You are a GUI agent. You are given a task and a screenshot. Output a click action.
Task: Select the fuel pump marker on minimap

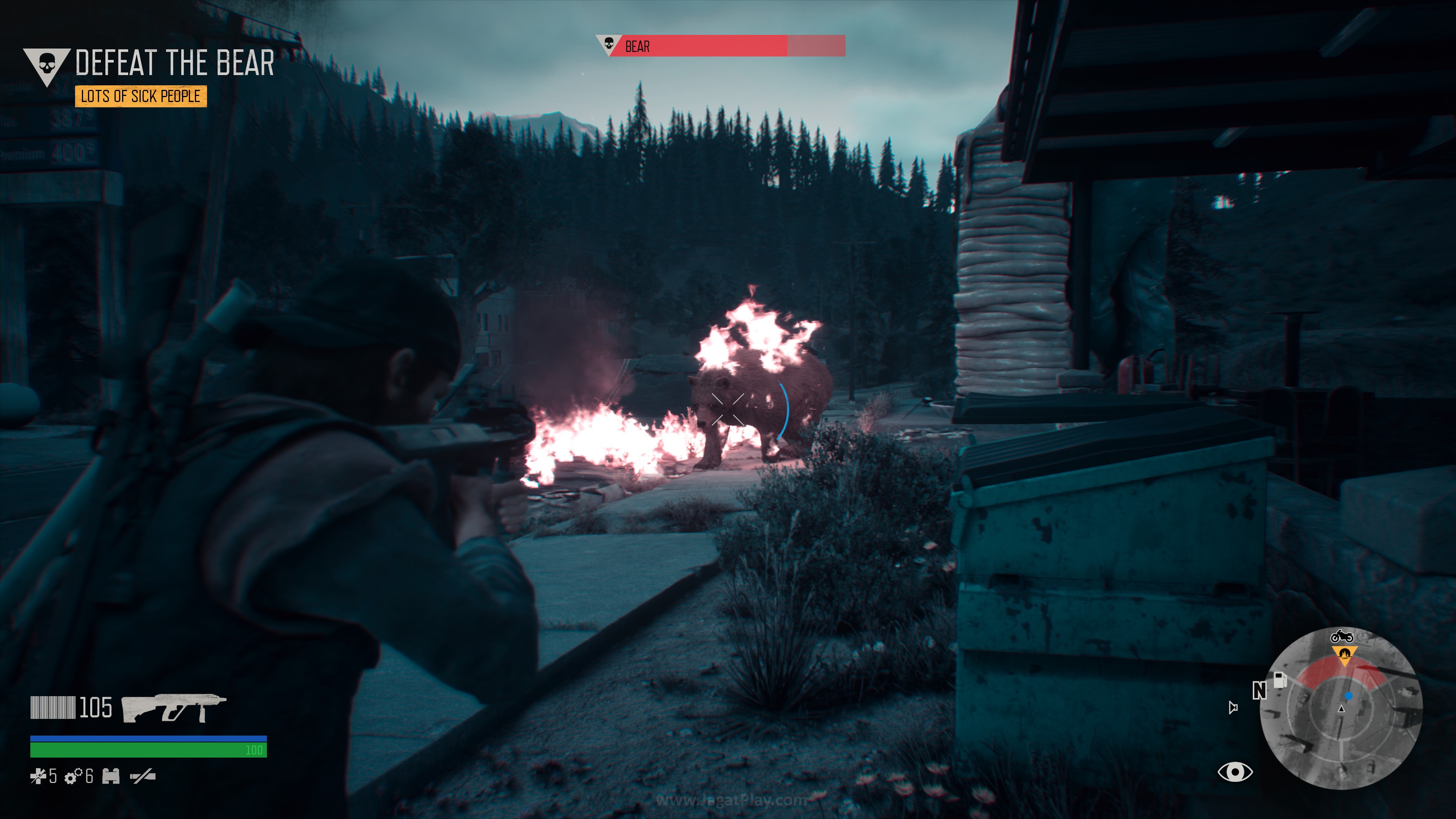pyautogui.click(x=1280, y=679)
